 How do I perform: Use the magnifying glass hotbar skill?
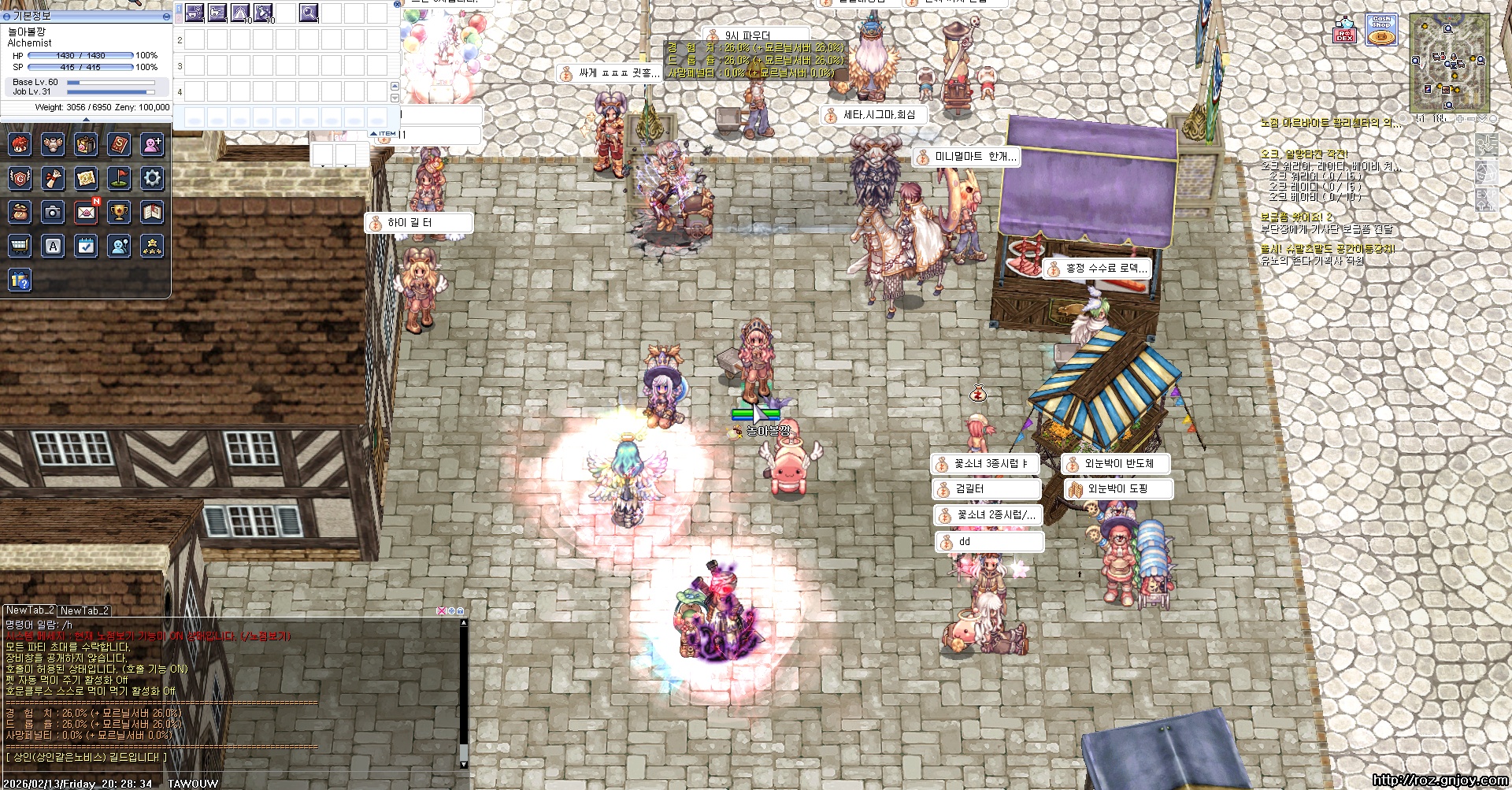[x=309, y=13]
